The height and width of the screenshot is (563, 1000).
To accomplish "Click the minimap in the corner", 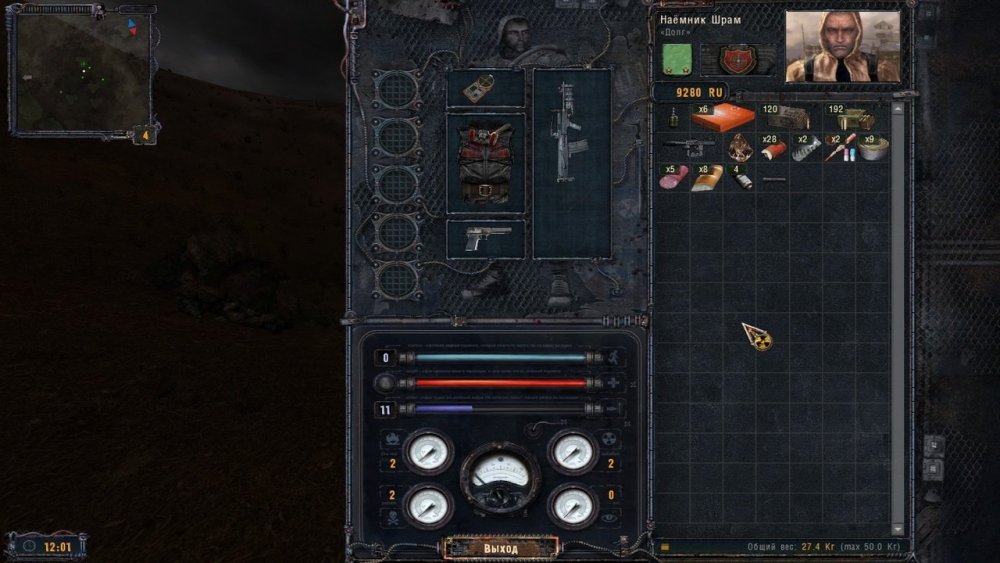I will [x=81, y=71].
